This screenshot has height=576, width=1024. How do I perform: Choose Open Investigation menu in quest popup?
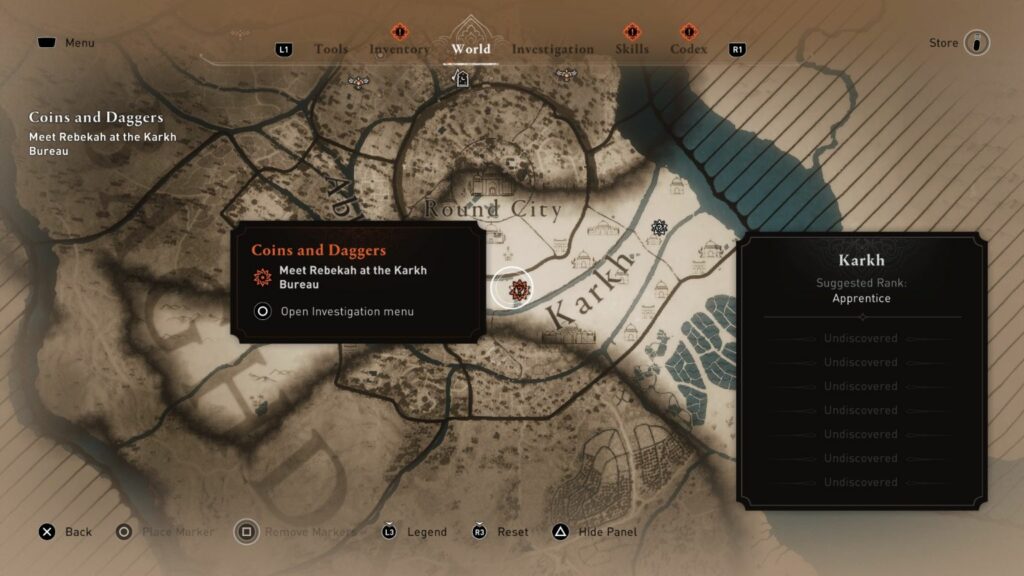pos(347,311)
